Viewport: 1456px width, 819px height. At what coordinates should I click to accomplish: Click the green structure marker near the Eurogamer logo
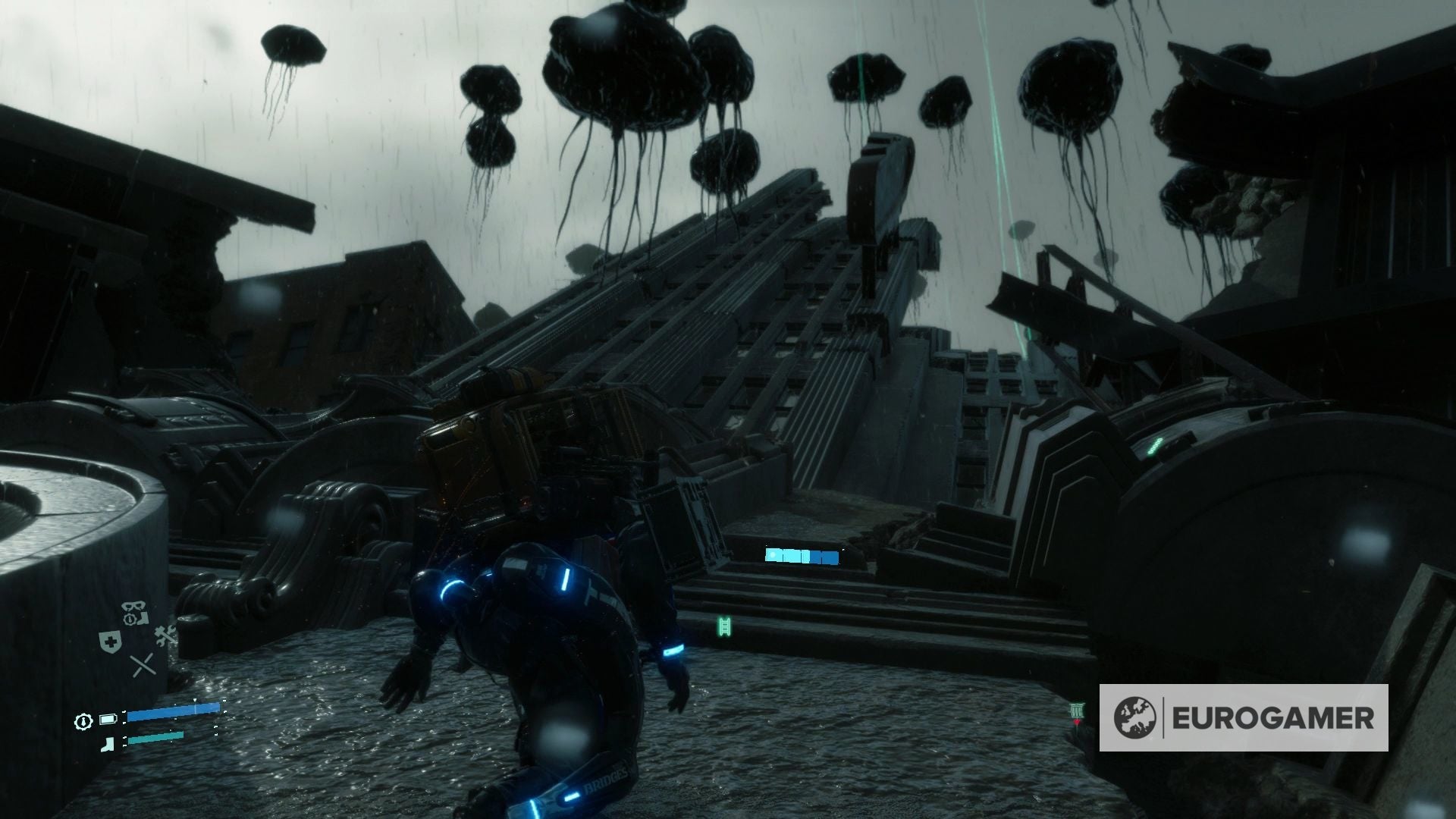coord(1077,711)
